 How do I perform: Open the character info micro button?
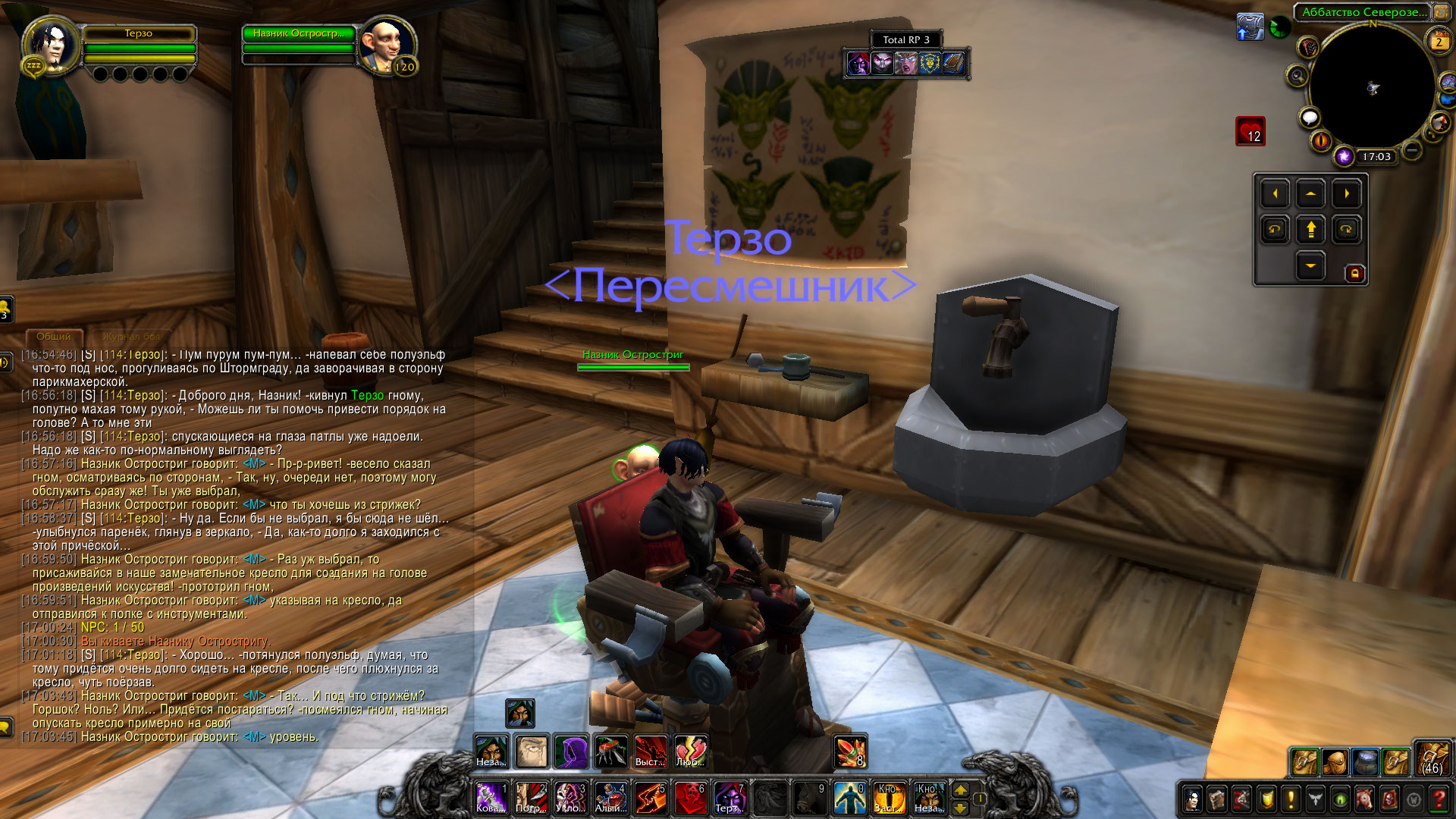click(1193, 799)
